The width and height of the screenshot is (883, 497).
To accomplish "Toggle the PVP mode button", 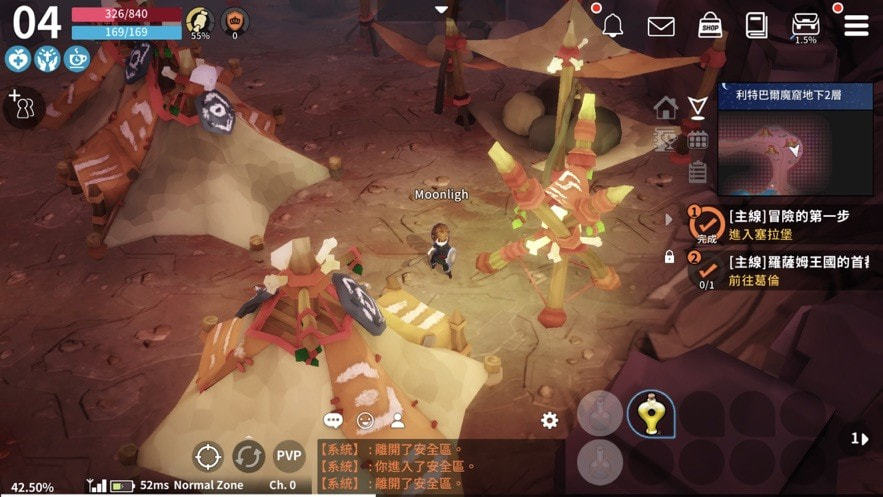I will click(289, 456).
